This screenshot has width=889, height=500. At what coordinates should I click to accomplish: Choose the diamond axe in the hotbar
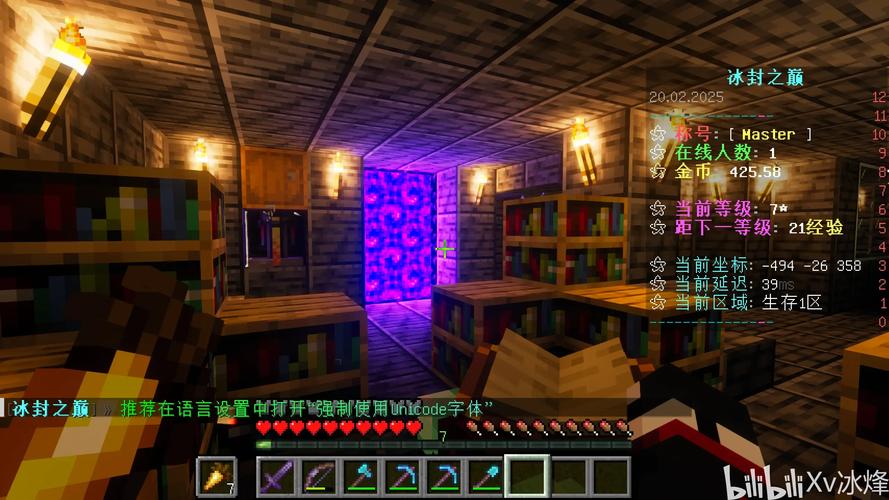[x=361, y=476]
